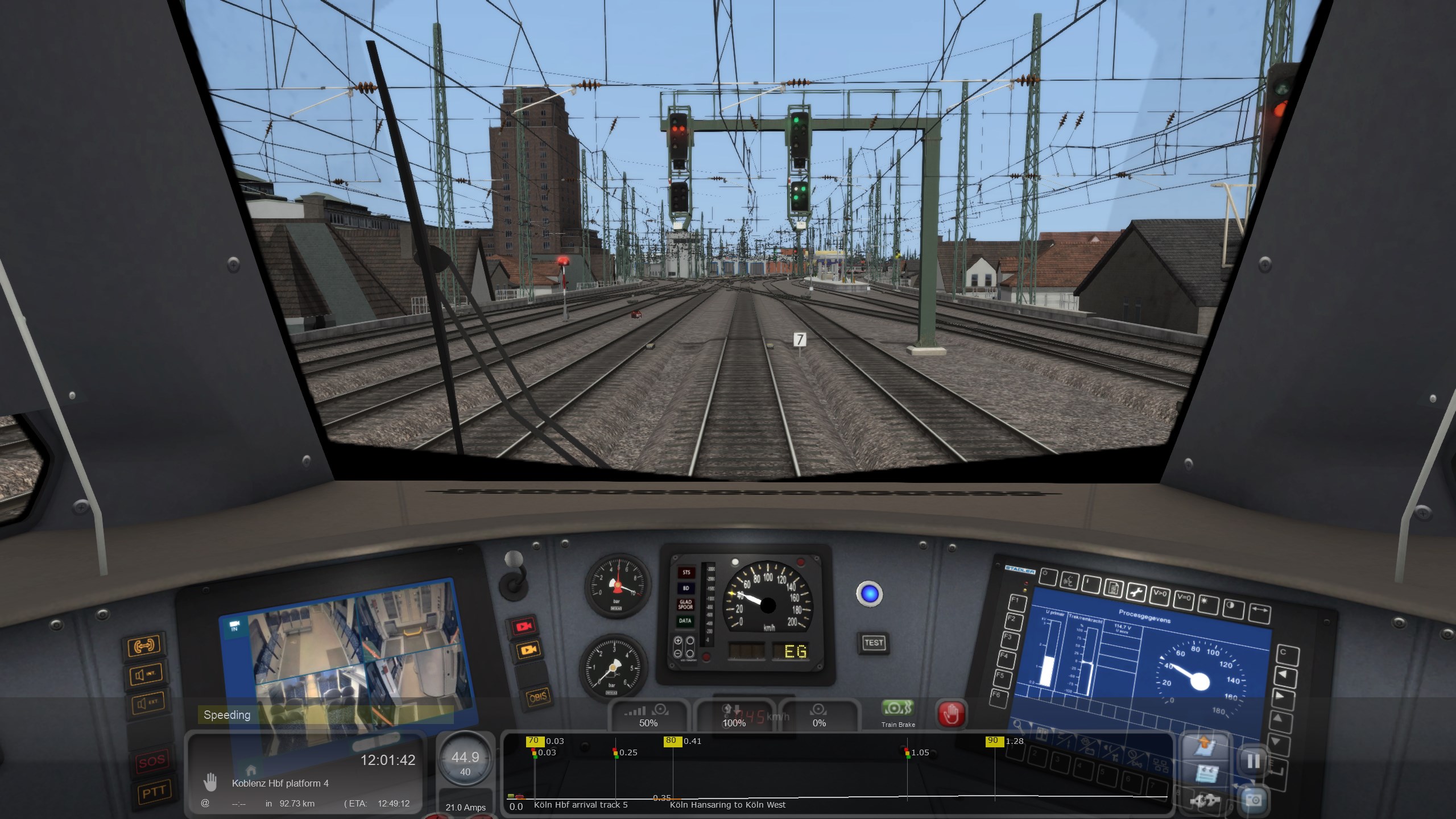This screenshot has width=1456, height=819.
Task: Hit the red emergency brake hand button
Action: pos(951,714)
